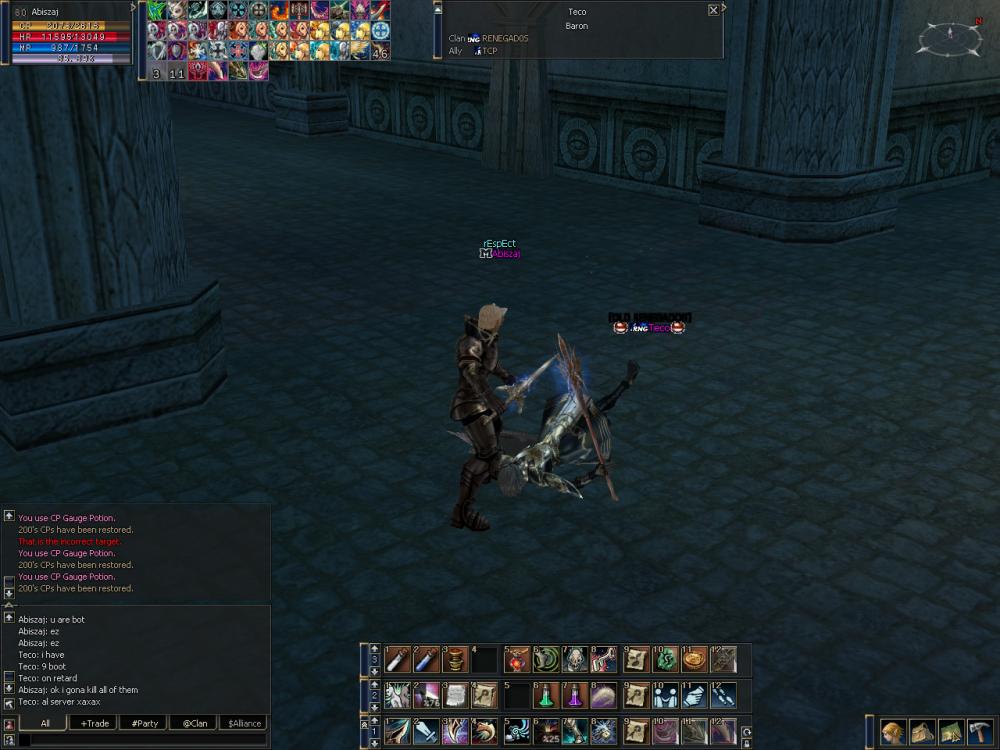Open the map icon in menu bar
This screenshot has height=750, width=1000.
[950, 731]
